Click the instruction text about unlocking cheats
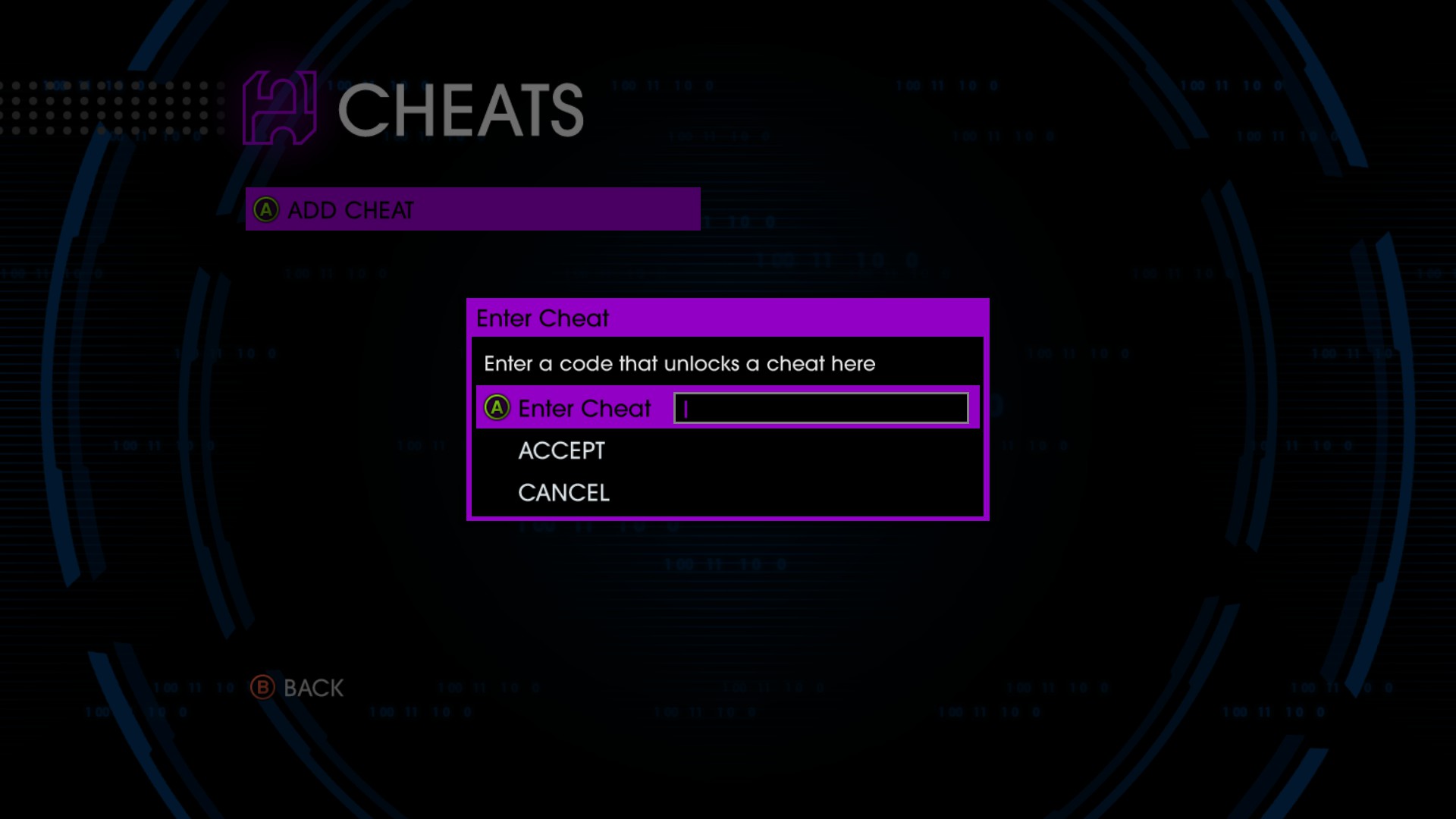Viewport: 1456px width, 819px height. pyautogui.click(x=679, y=364)
